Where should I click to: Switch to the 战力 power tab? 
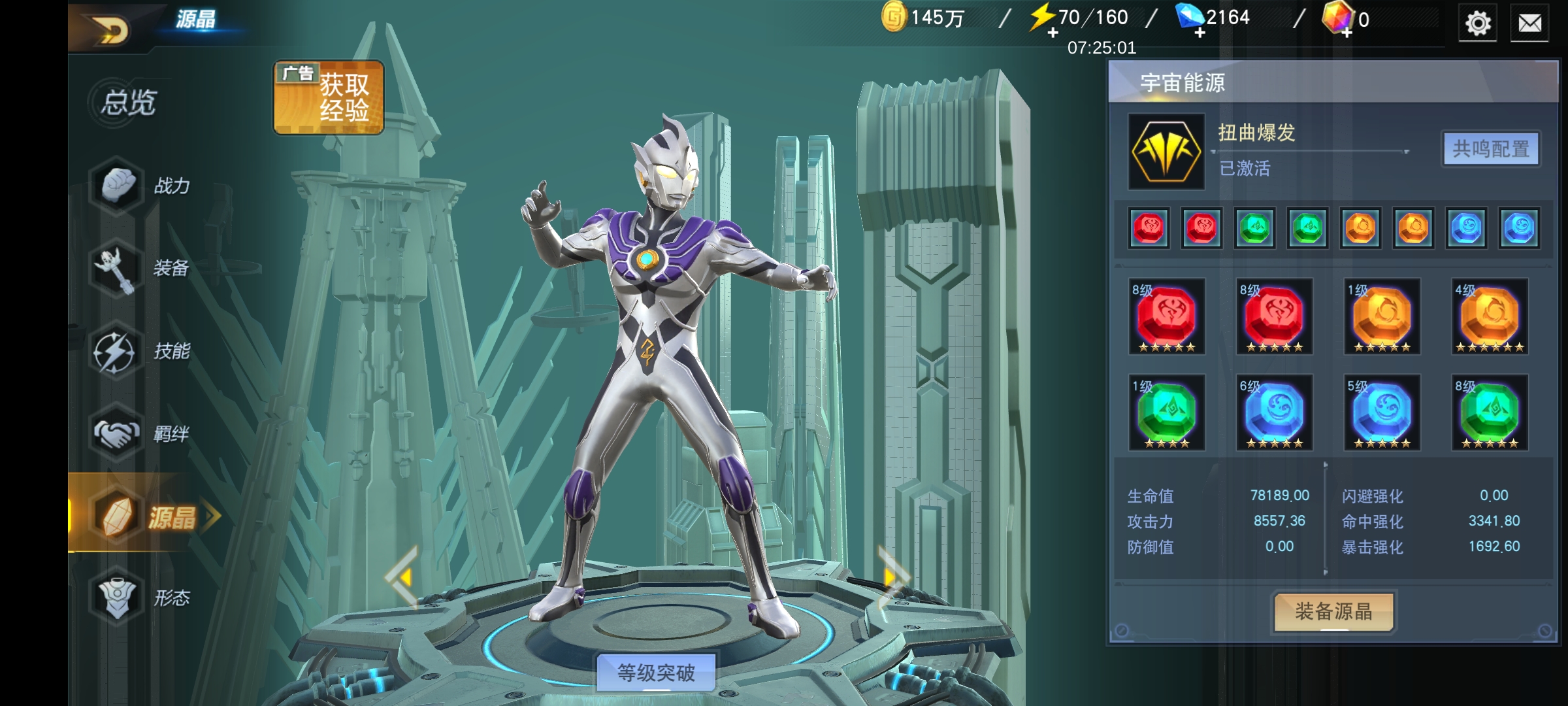pyautogui.click(x=144, y=186)
